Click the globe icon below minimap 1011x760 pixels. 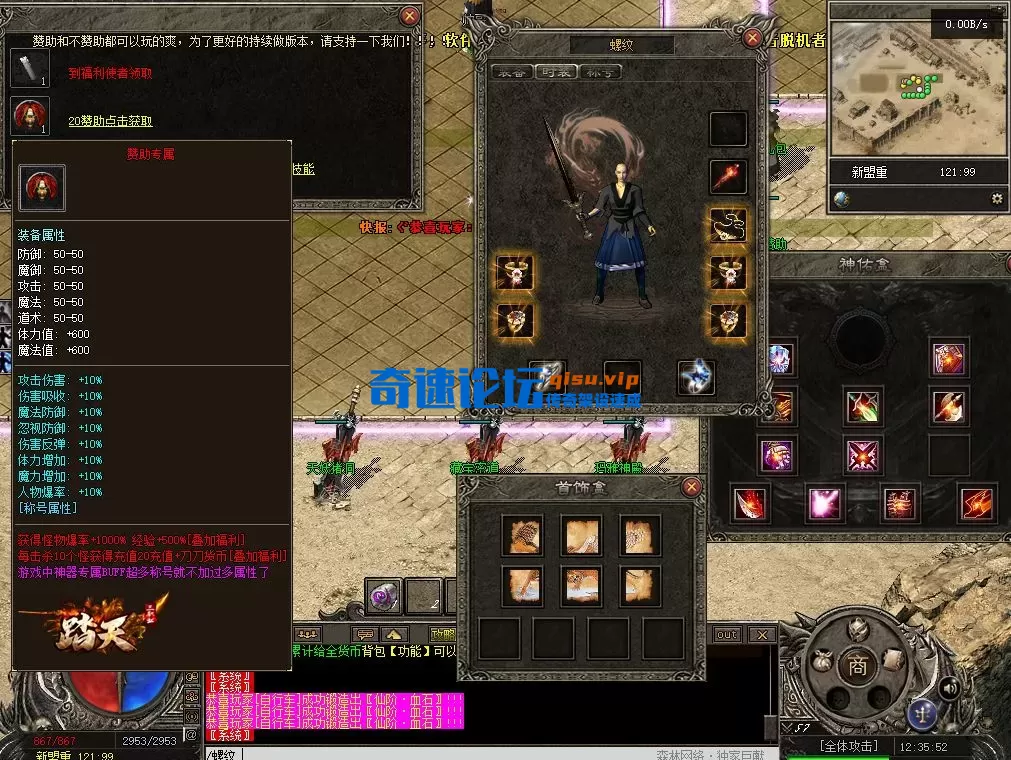842,199
